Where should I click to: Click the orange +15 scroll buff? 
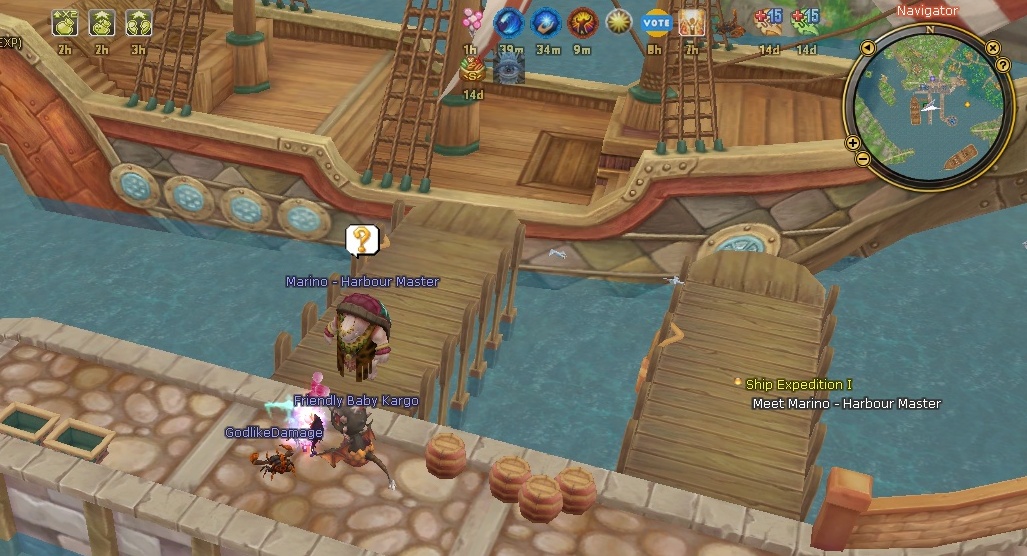pos(768,20)
